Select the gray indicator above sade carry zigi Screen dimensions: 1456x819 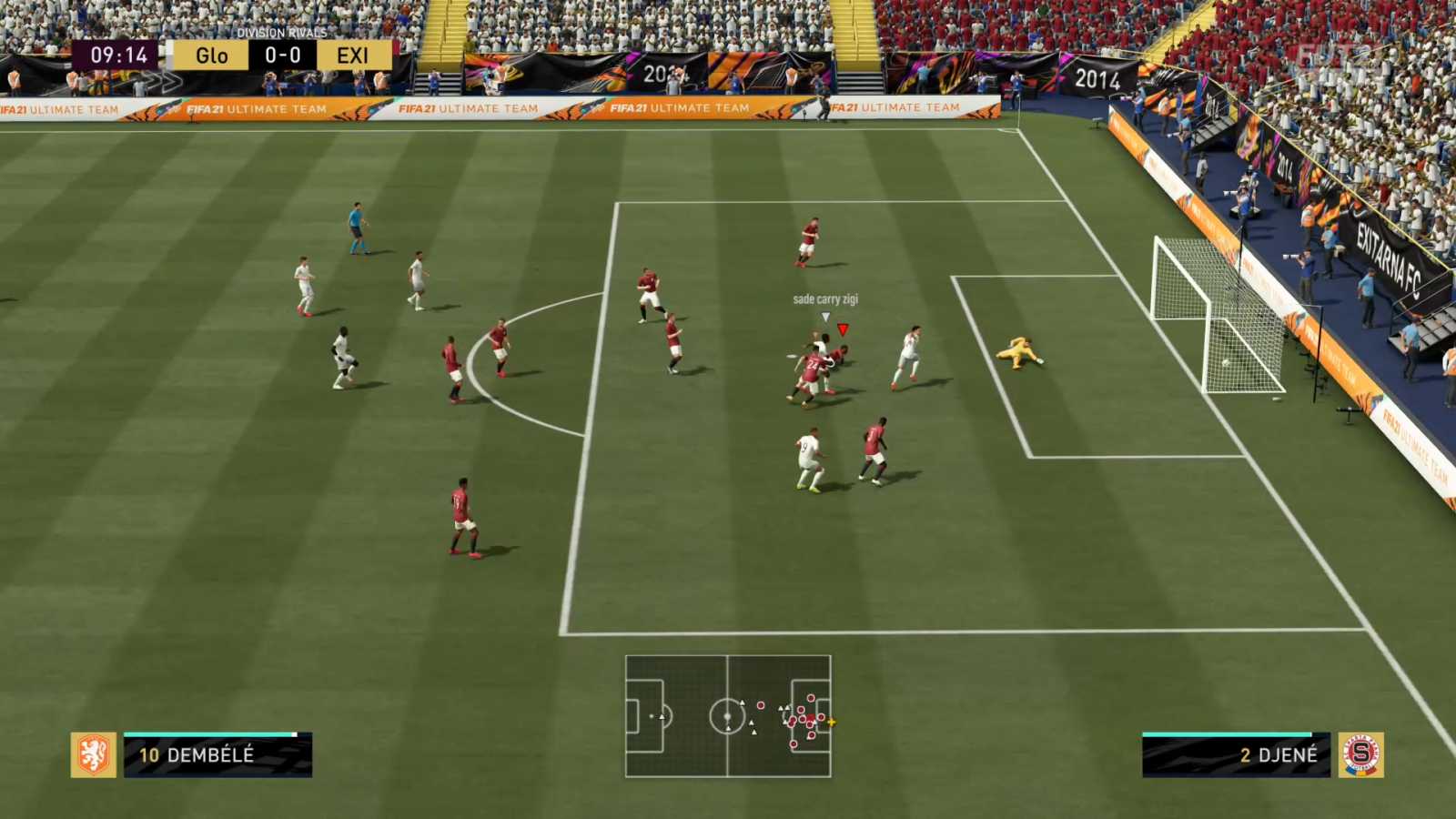824,318
